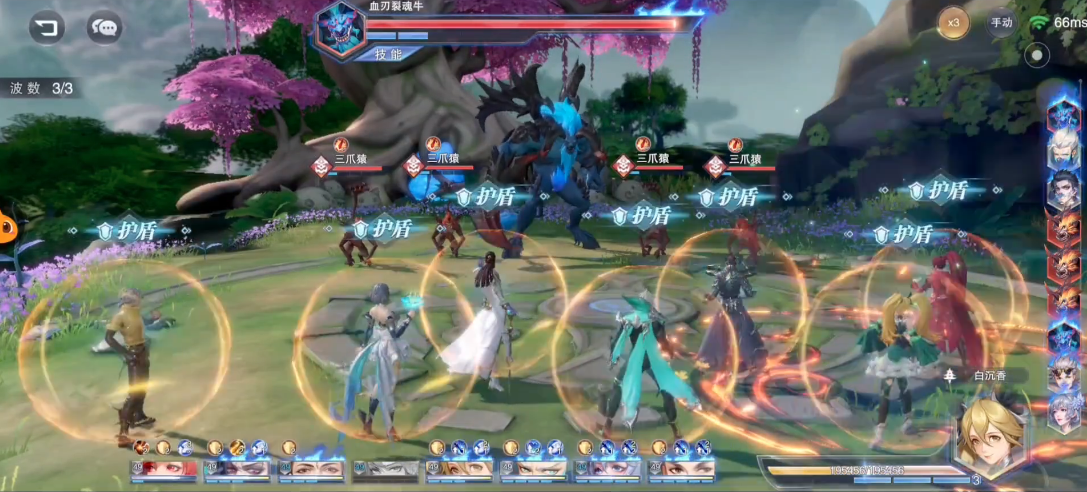Change the x3 battle speed
The width and height of the screenshot is (1087, 492).
pyautogui.click(x=953, y=22)
